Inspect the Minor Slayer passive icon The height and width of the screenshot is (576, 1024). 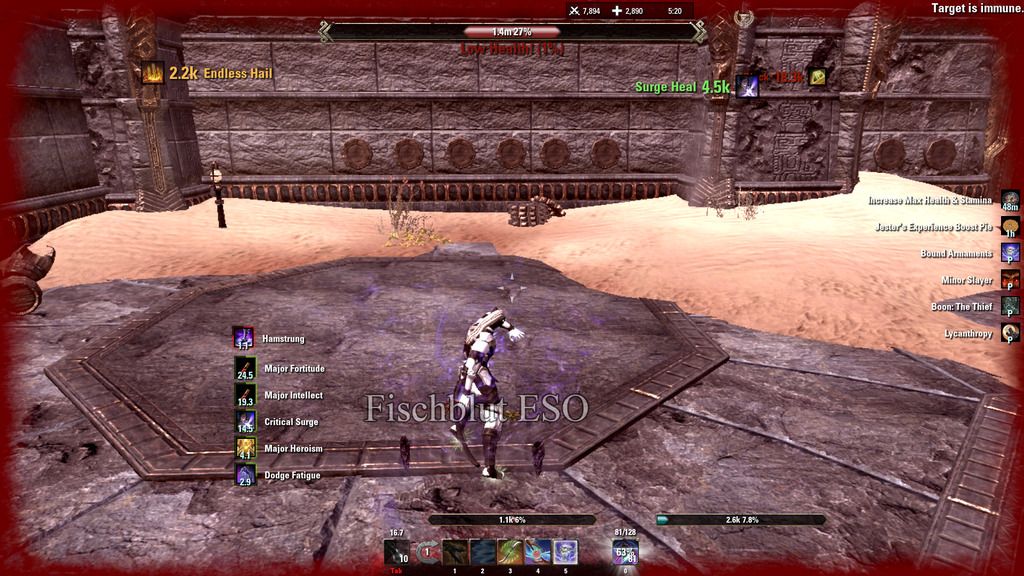coord(1010,280)
